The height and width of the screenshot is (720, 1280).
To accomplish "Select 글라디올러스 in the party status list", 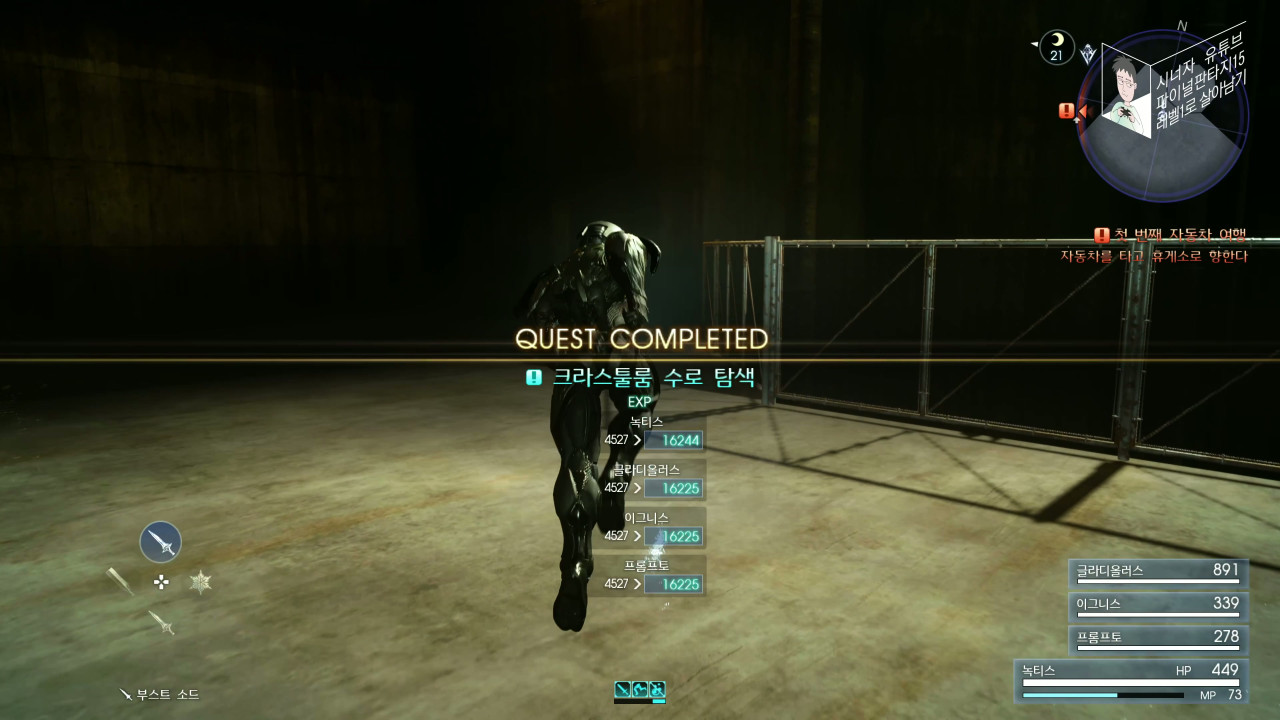I will tap(1158, 572).
